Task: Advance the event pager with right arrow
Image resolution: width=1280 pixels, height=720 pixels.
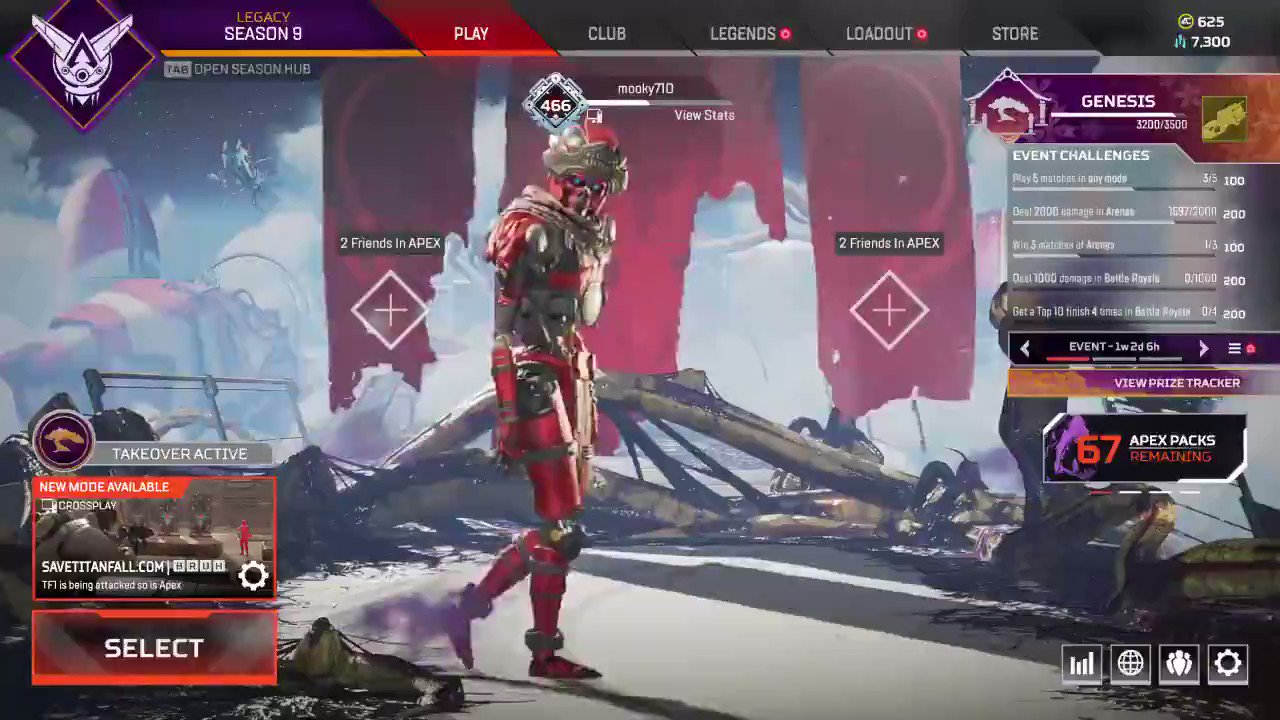Action: 1203,347
